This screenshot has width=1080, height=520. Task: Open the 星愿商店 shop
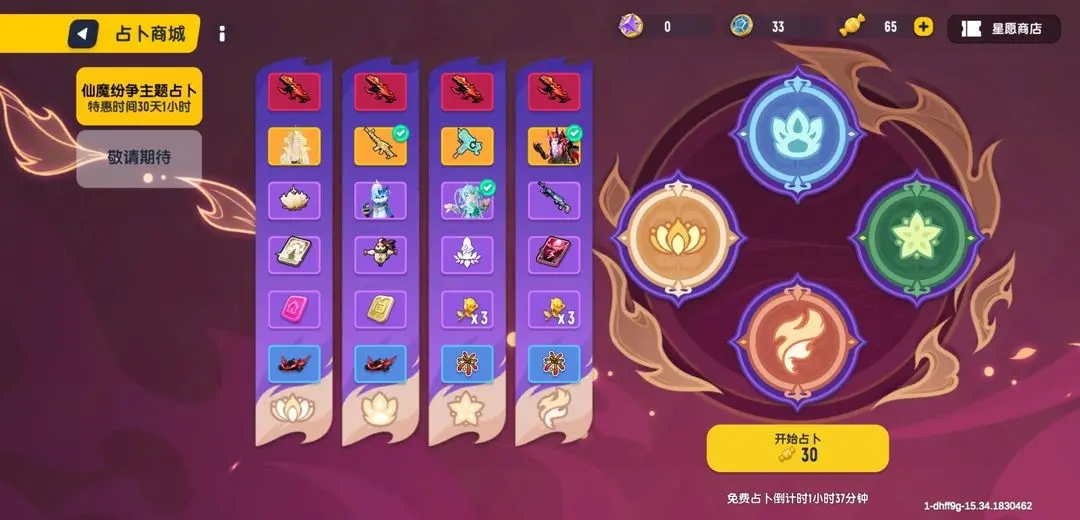point(1003,28)
